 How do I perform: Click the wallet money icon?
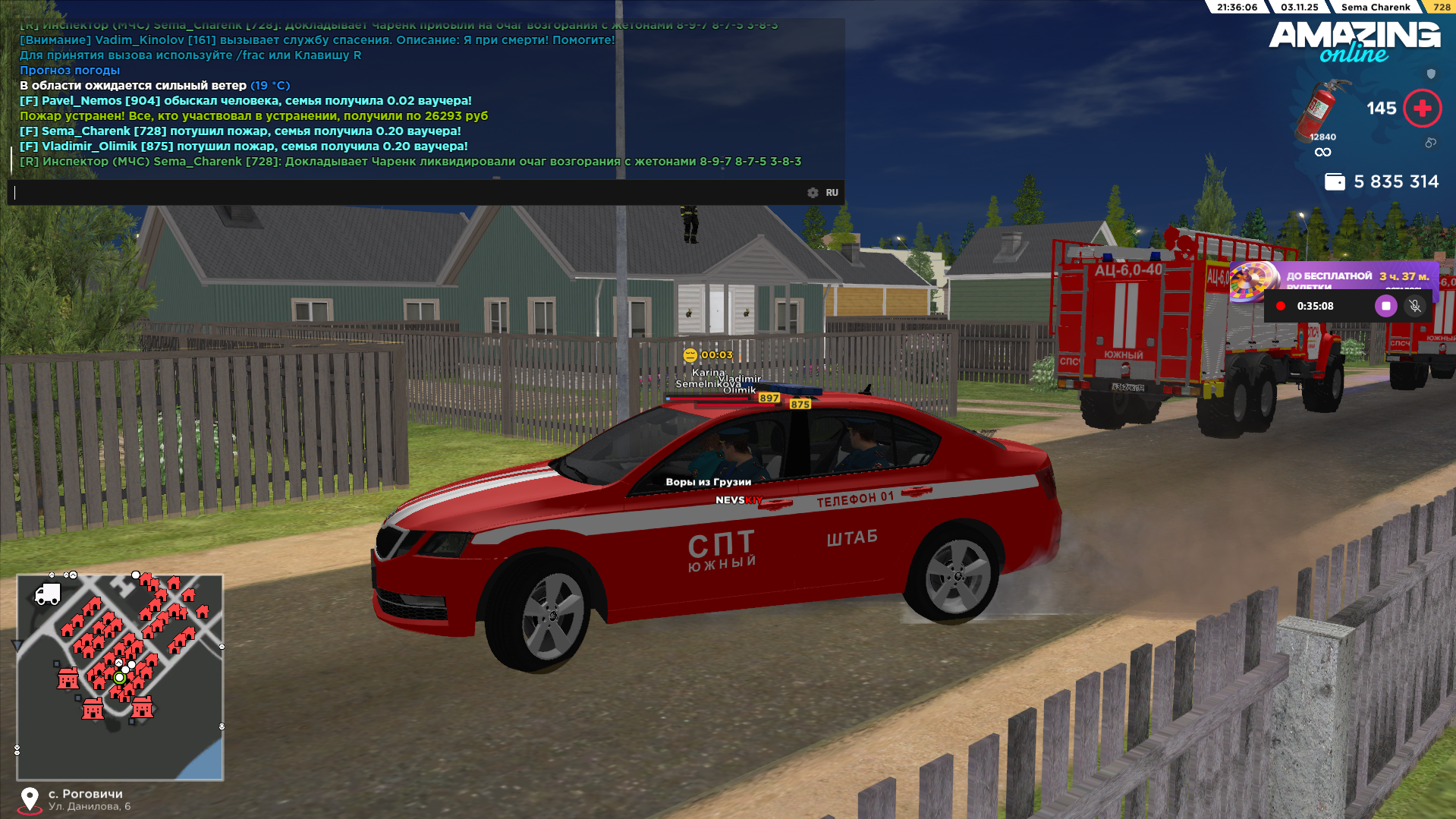point(1334,182)
